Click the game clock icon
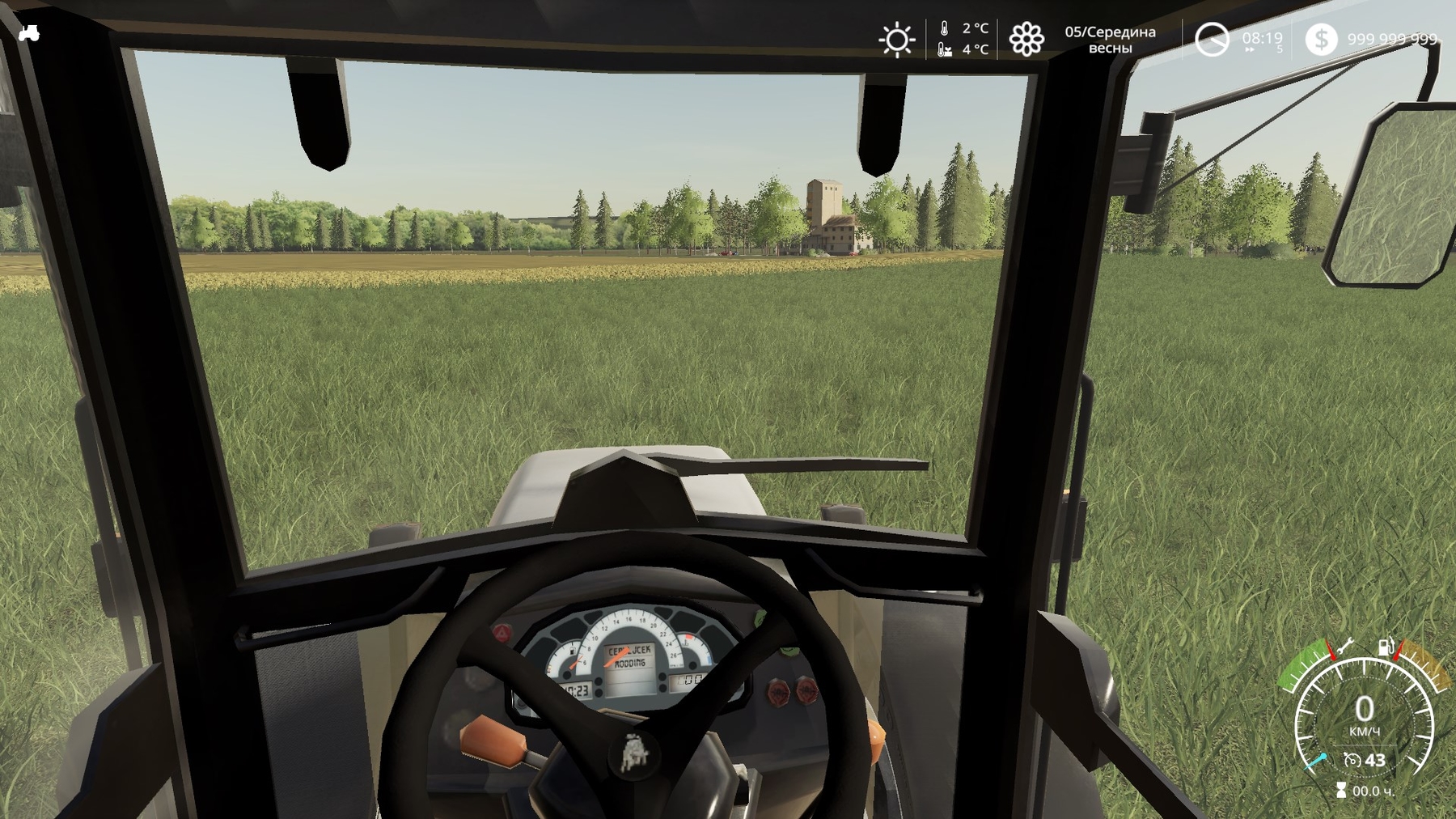Viewport: 1456px width, 819px height. pyautogui.click(x=1212, y=40)
